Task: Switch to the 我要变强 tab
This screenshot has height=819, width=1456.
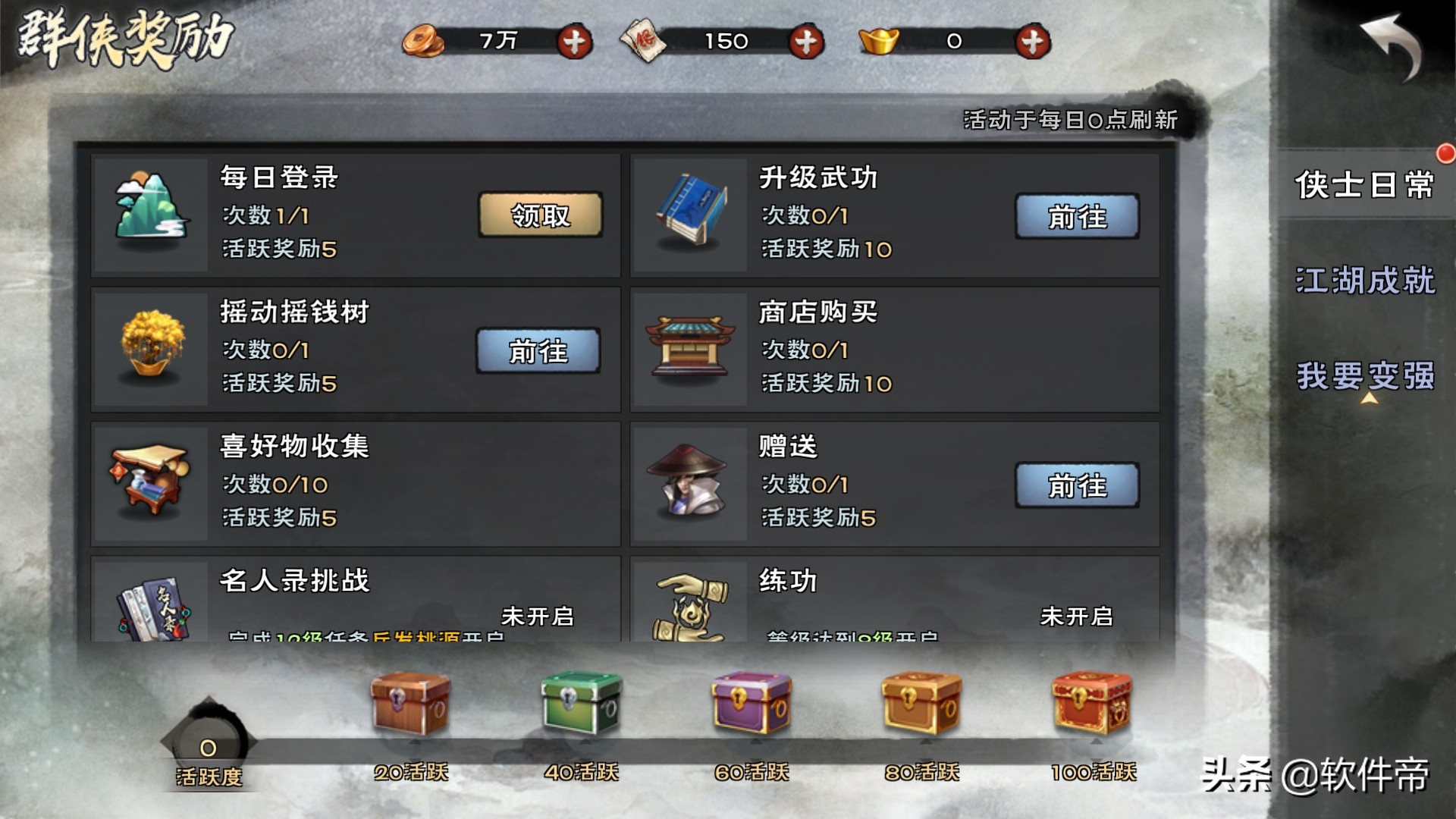Action: coord(1365,373)
